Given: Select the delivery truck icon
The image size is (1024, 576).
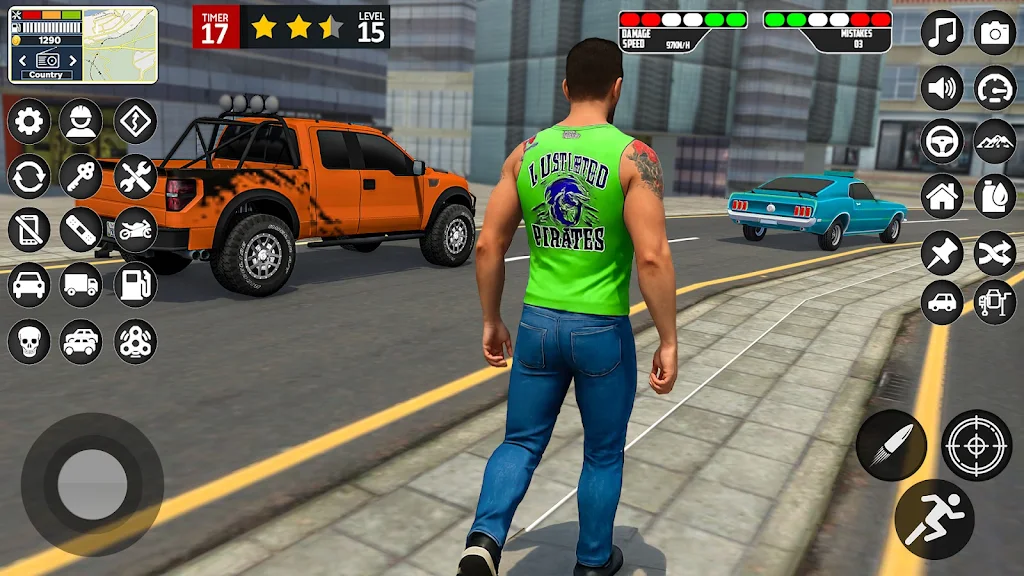Looking at the screenshot, I should pos(81,284).
